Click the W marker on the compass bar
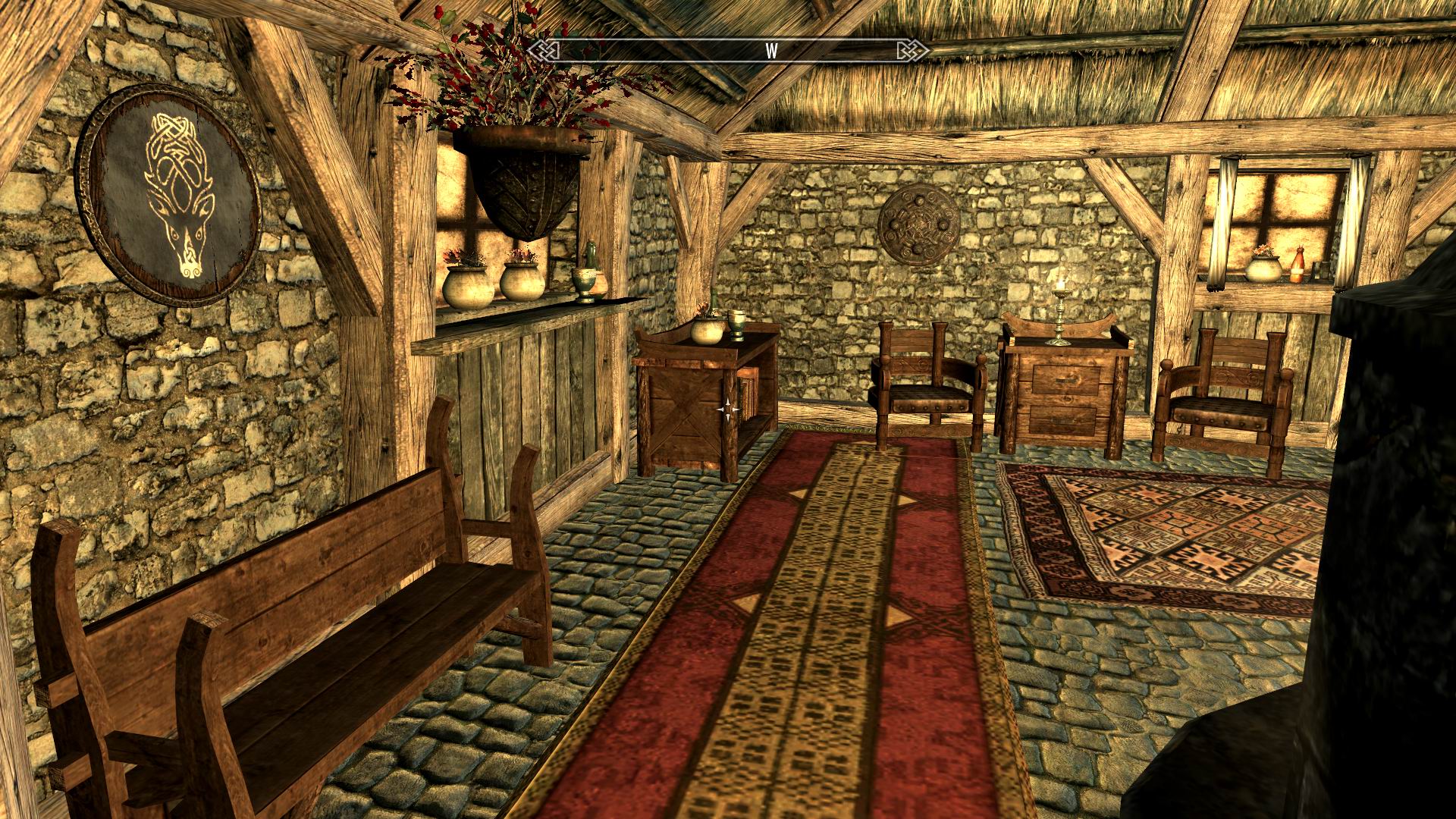1456x819 pixels. pyautogui.click(x=771, y=51)
